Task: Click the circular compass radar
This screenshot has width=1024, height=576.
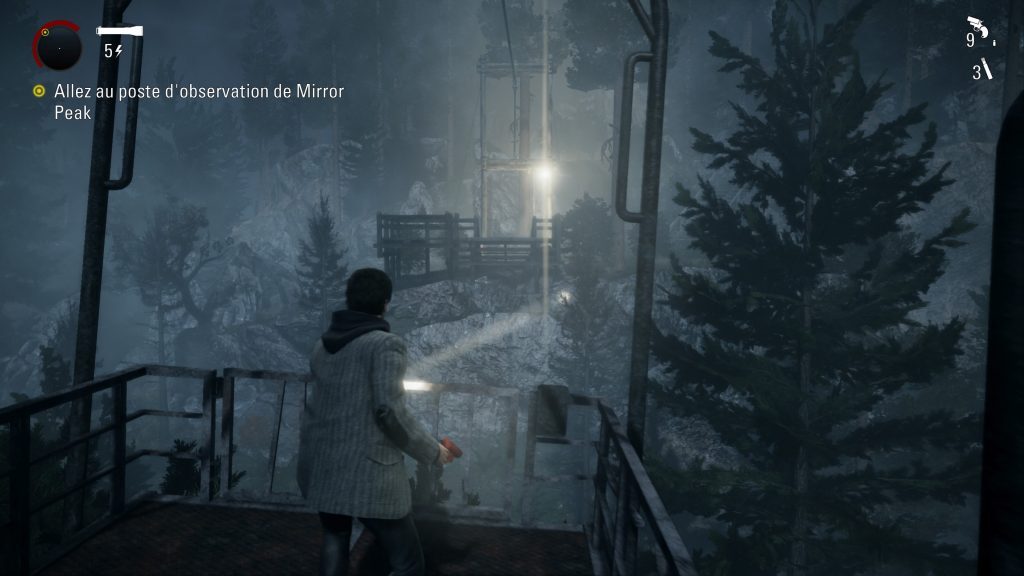Action: point(58,45)
